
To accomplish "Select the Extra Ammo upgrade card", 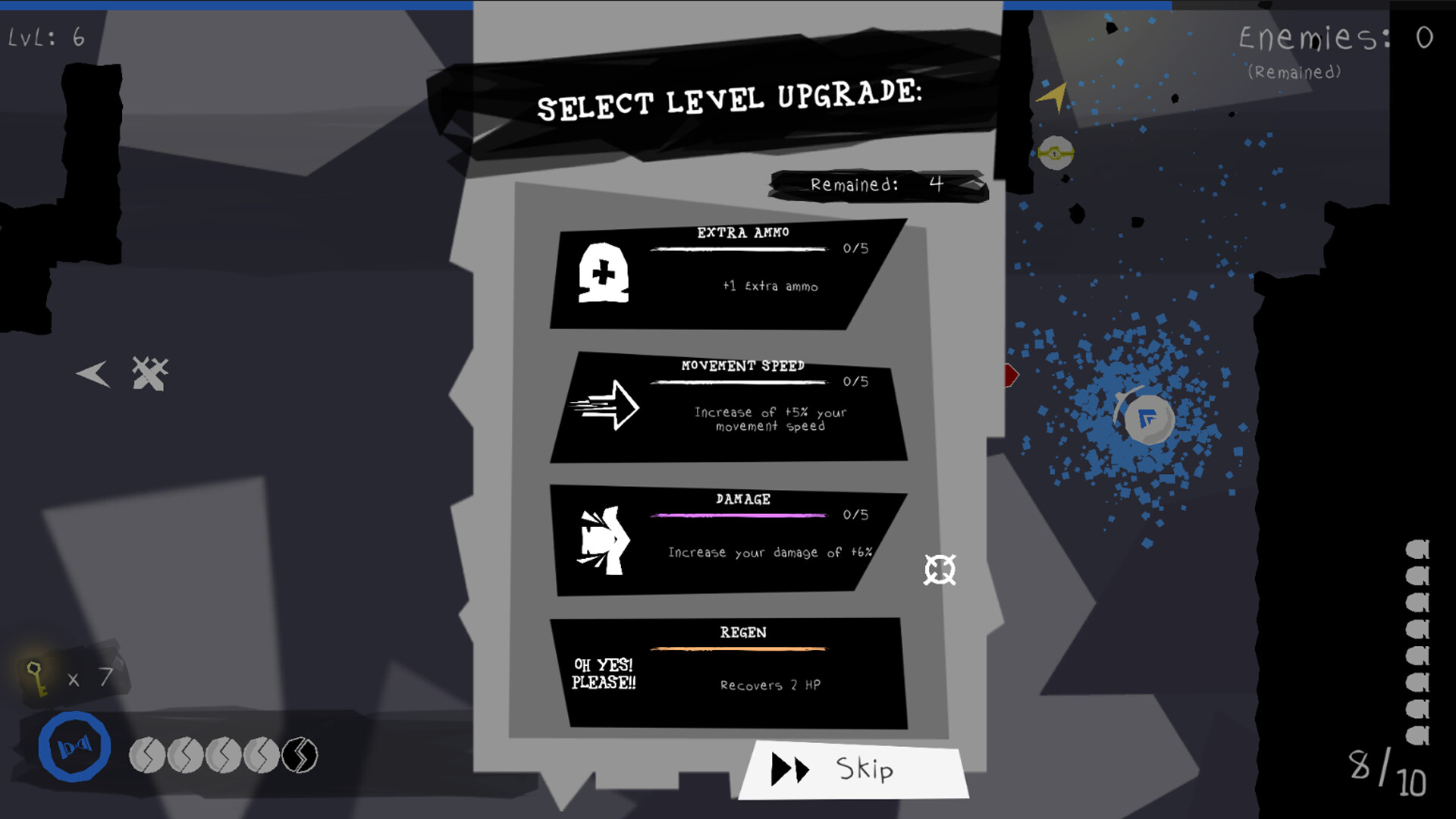I will [x=728, y=277].
